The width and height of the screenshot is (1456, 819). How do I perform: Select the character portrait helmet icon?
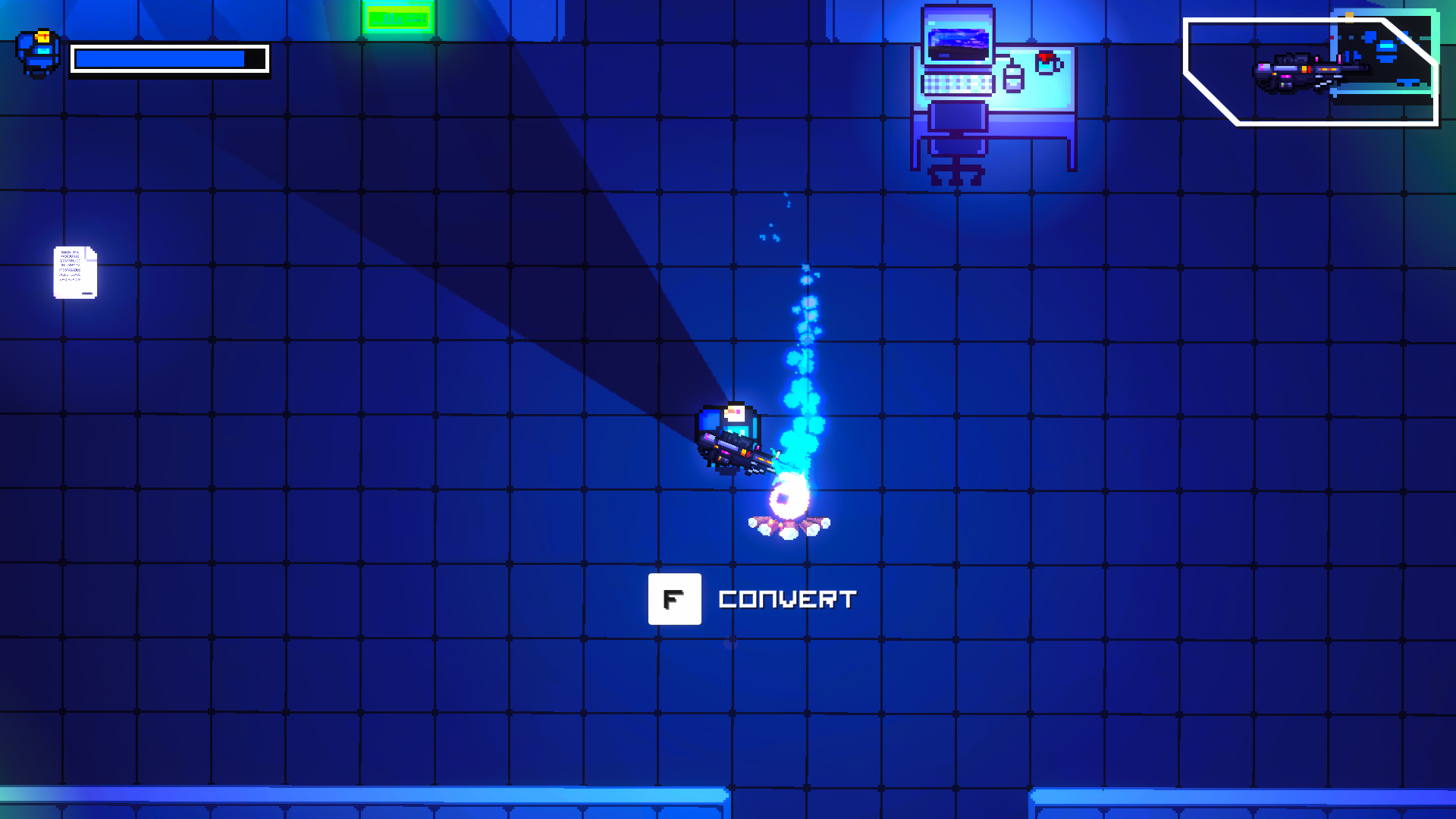39,53
